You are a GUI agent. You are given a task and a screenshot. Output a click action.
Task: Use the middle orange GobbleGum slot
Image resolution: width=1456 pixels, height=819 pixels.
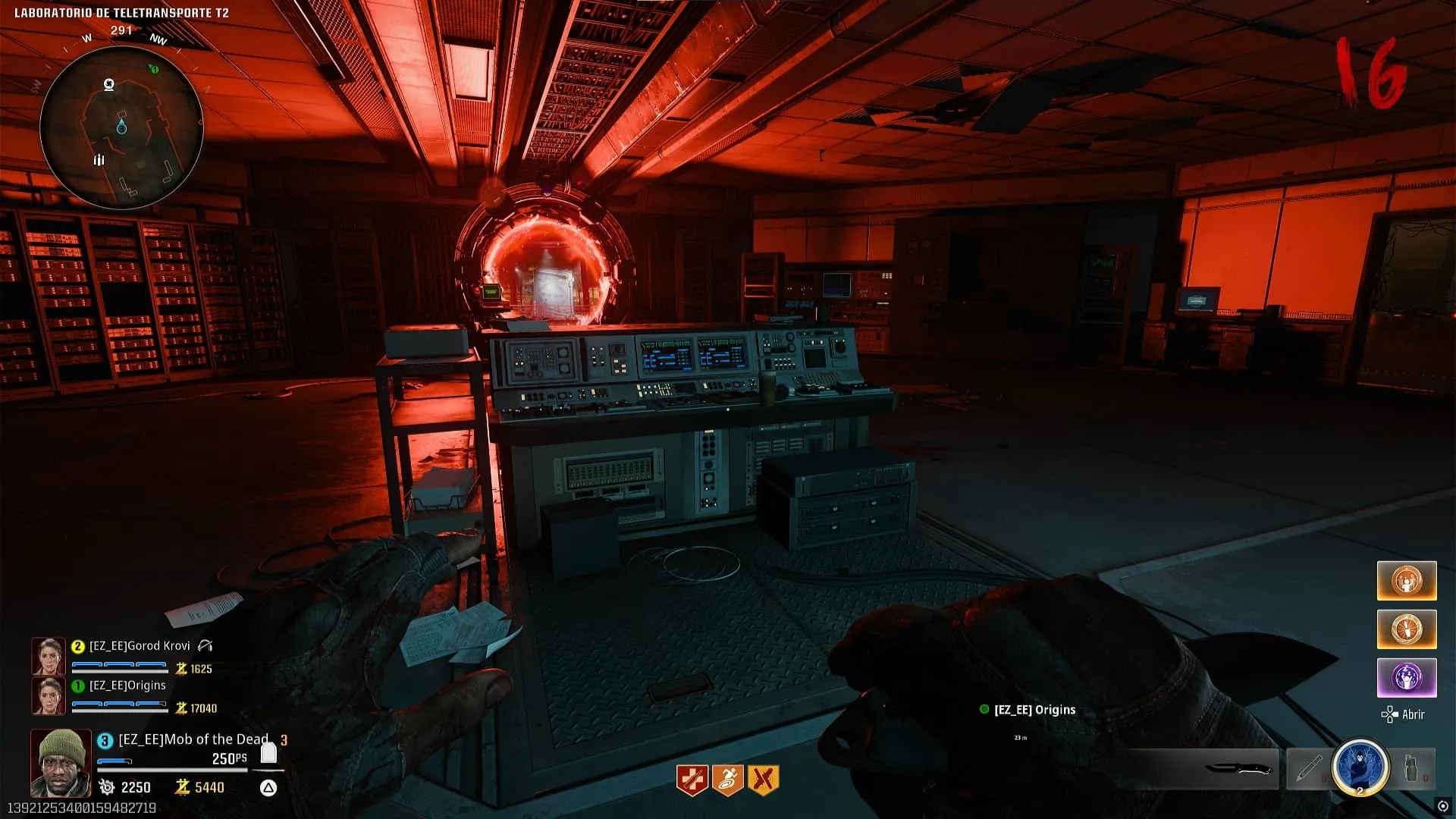pos(1407,629)
